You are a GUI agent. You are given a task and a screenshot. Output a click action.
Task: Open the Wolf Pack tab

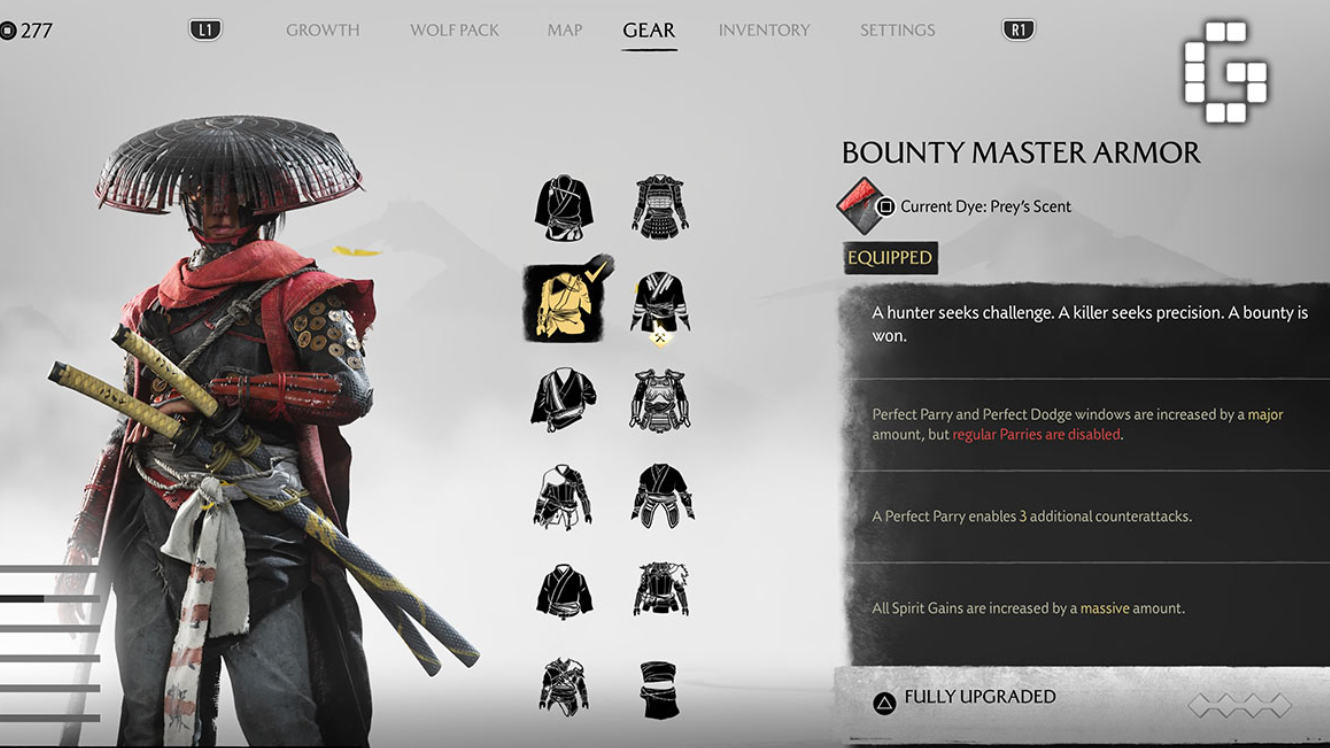[x=454, y=30]
